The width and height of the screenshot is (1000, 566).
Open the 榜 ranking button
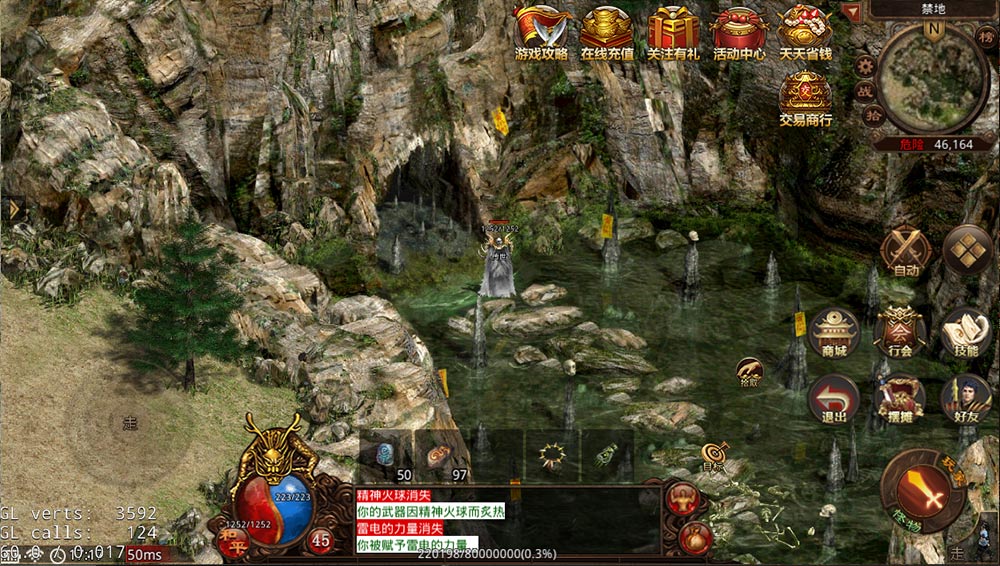click(x=985, y=36)
